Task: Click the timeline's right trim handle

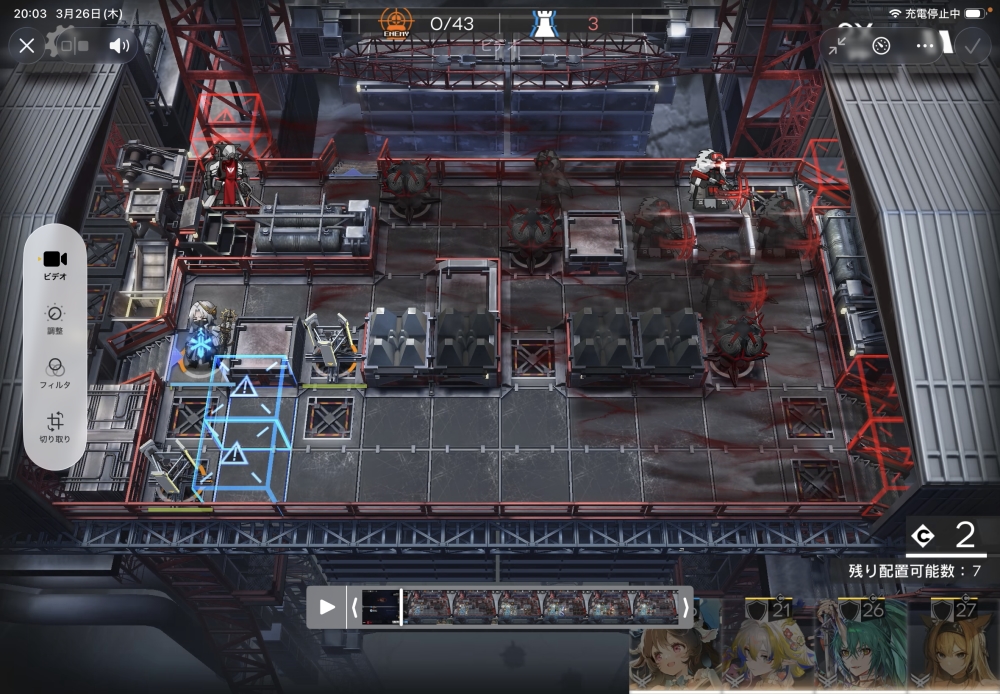Action: [x=685, y=607]
